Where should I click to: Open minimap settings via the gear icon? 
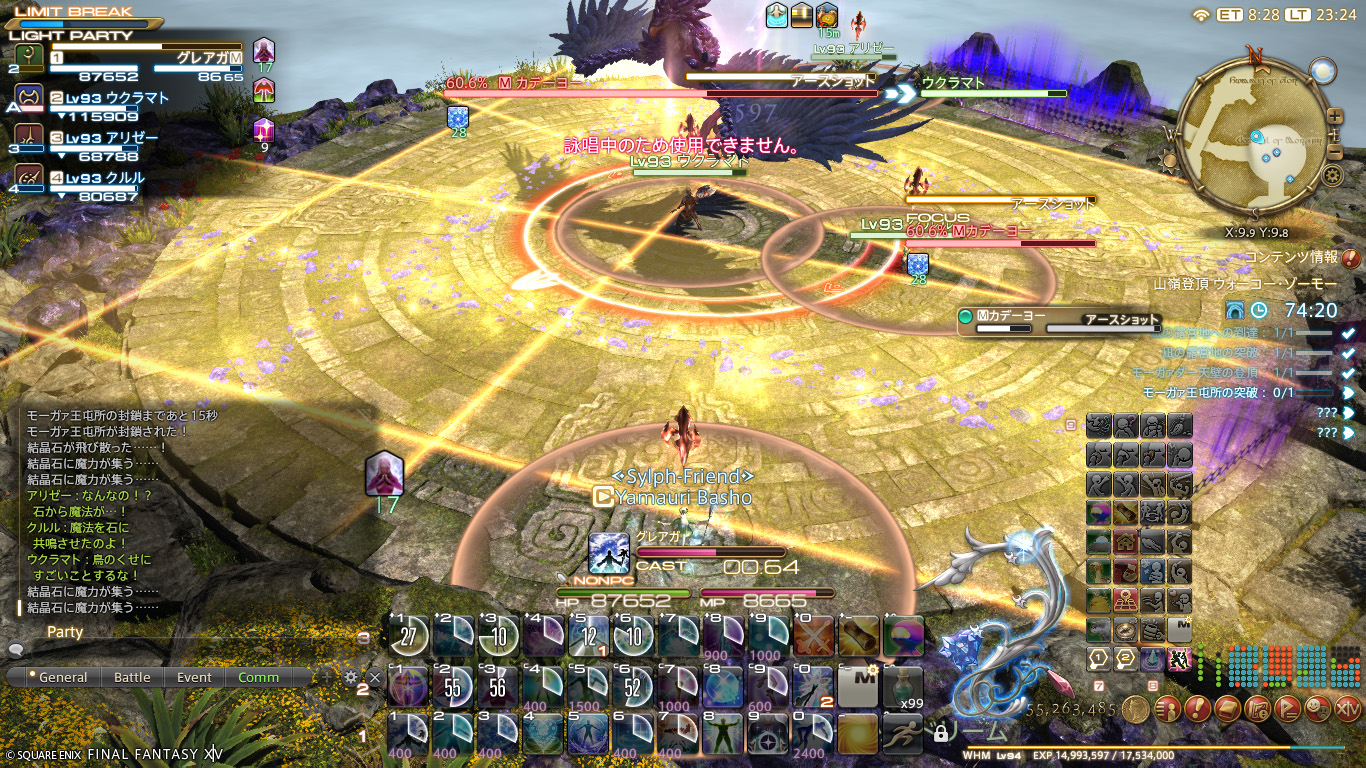pos(1331,176)
